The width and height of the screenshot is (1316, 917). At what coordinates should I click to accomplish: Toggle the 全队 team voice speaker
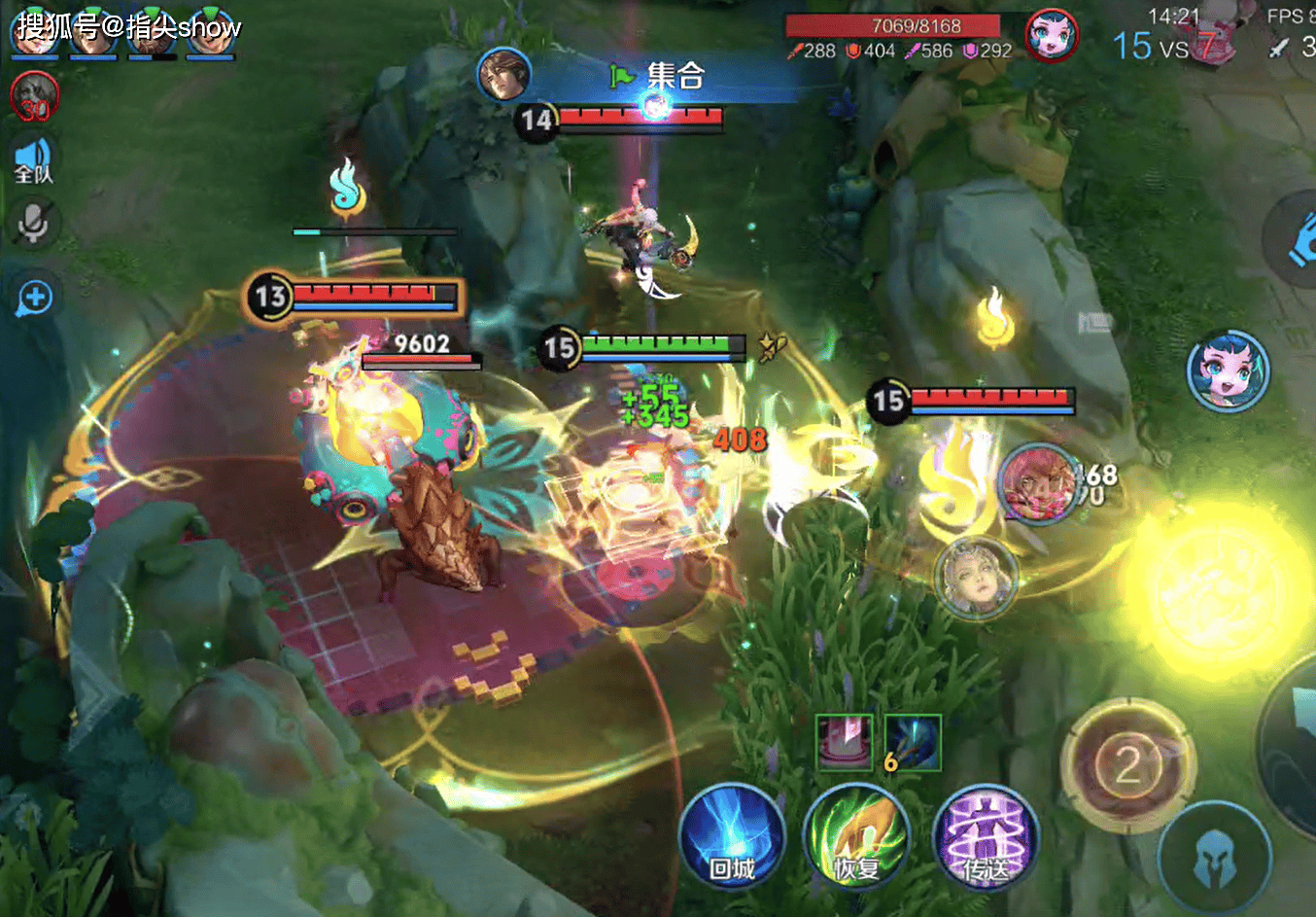[x=33, y=160]
